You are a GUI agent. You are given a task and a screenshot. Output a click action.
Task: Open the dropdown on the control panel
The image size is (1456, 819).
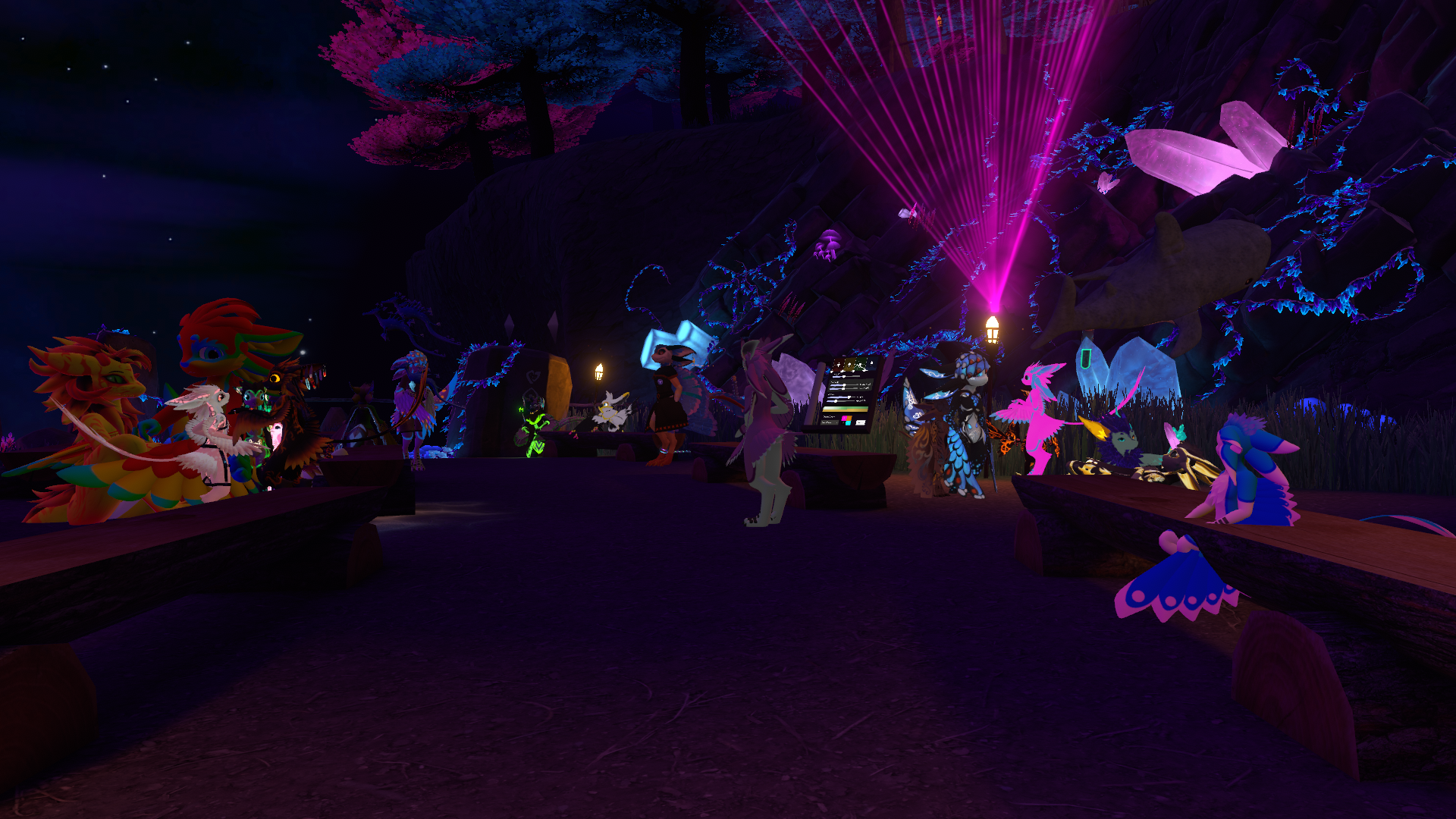(x=830, y=422)
